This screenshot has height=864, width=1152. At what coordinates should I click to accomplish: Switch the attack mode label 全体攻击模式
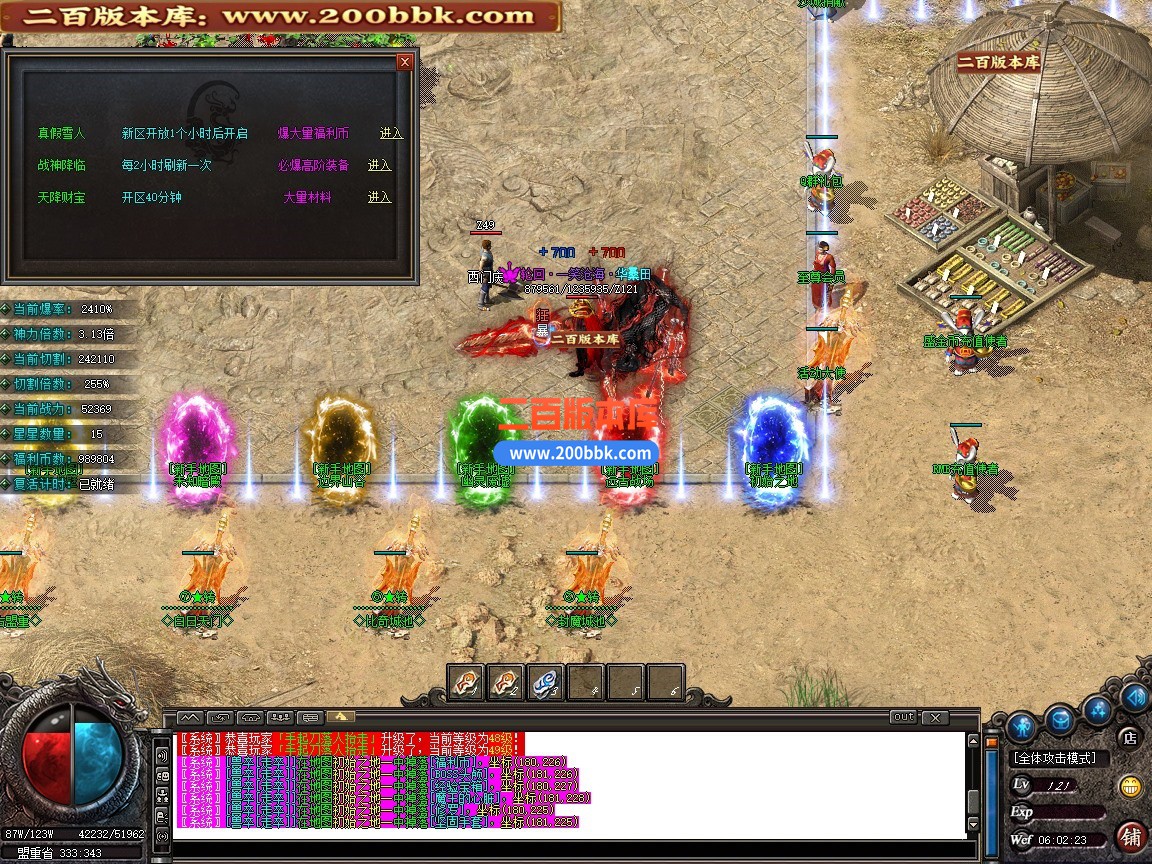tap(1055, 758)
